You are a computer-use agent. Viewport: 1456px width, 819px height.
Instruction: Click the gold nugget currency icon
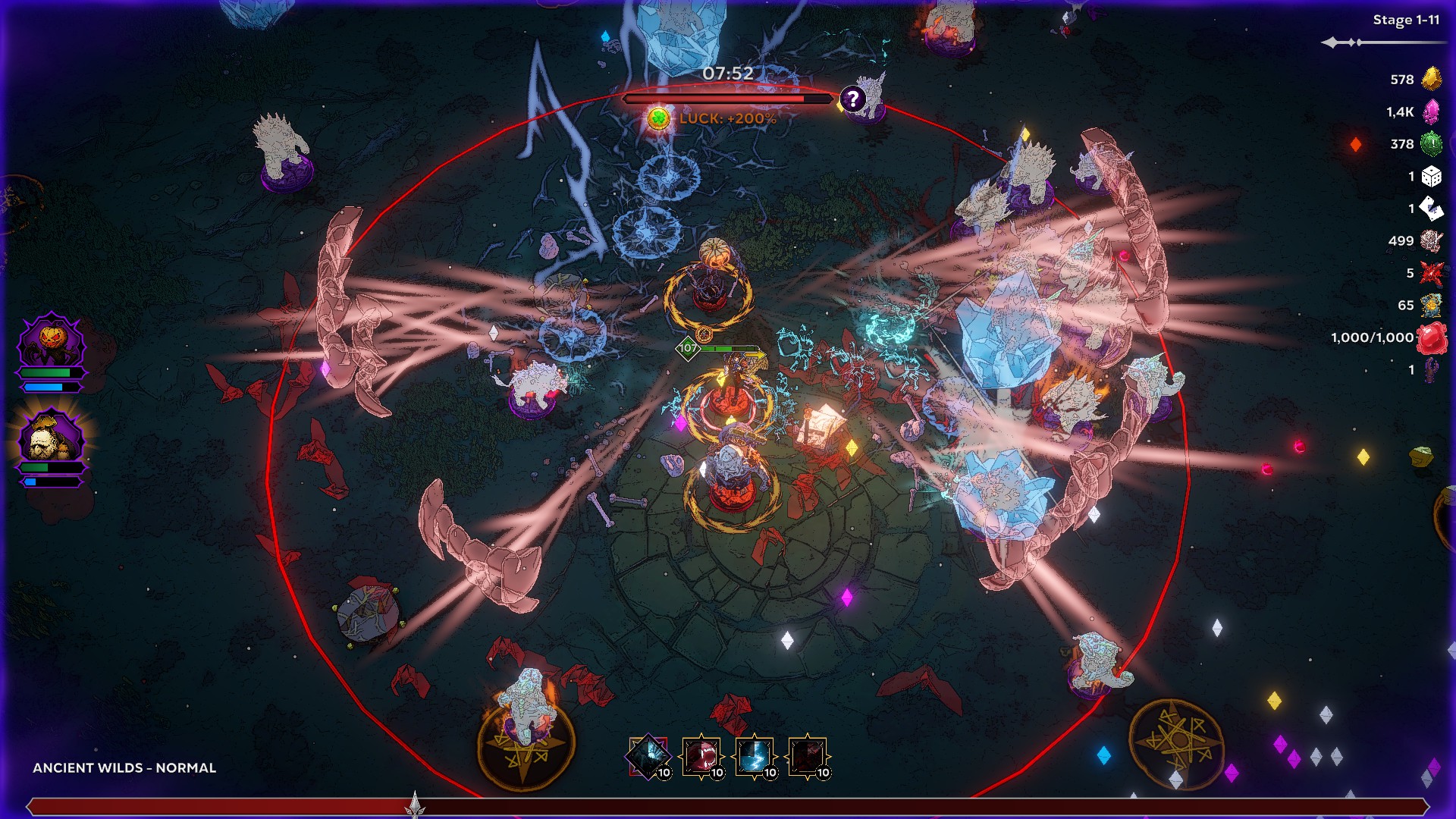tap(1431, 79)
